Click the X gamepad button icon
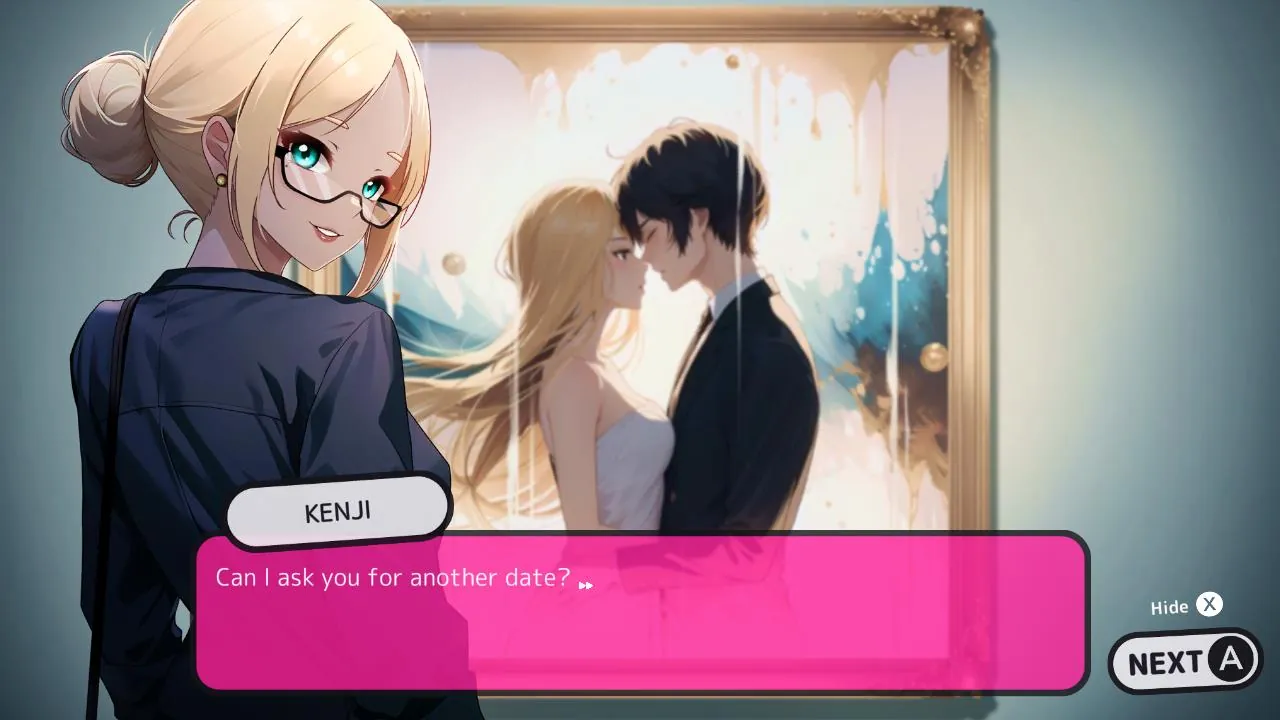1280x720 pixels. [1209, 605]
